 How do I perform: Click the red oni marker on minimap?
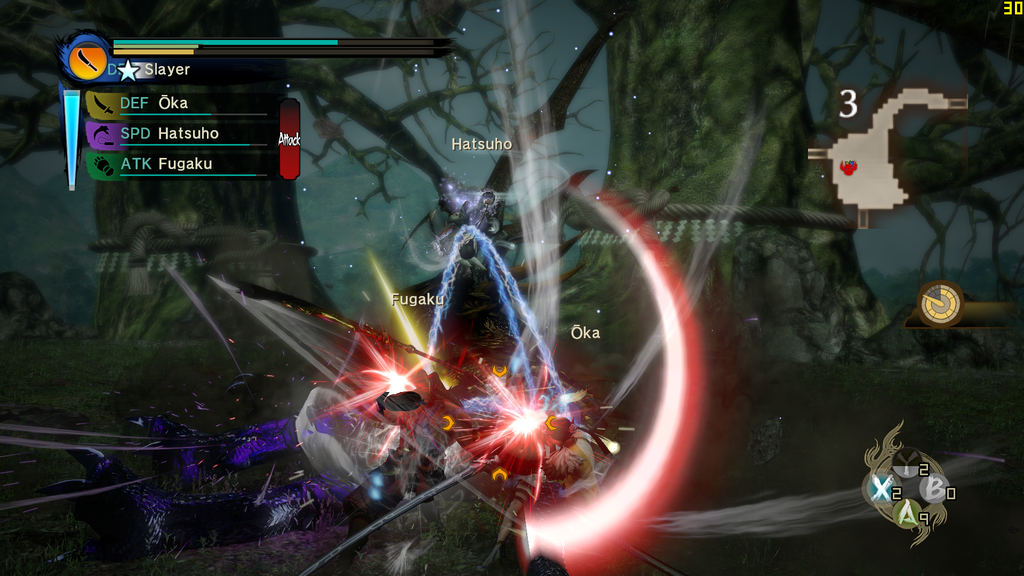point(849,168)
